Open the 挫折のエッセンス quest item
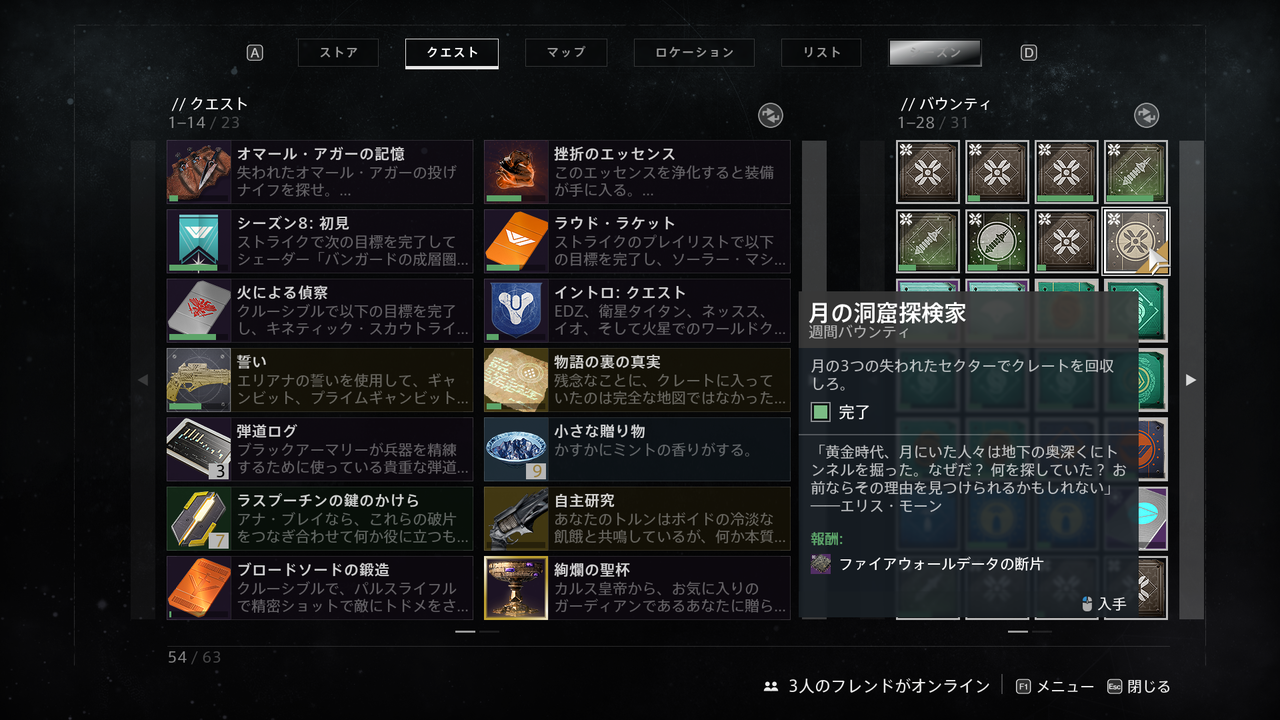This screenshot has height=720, width=1280. [x=515, y=172]
